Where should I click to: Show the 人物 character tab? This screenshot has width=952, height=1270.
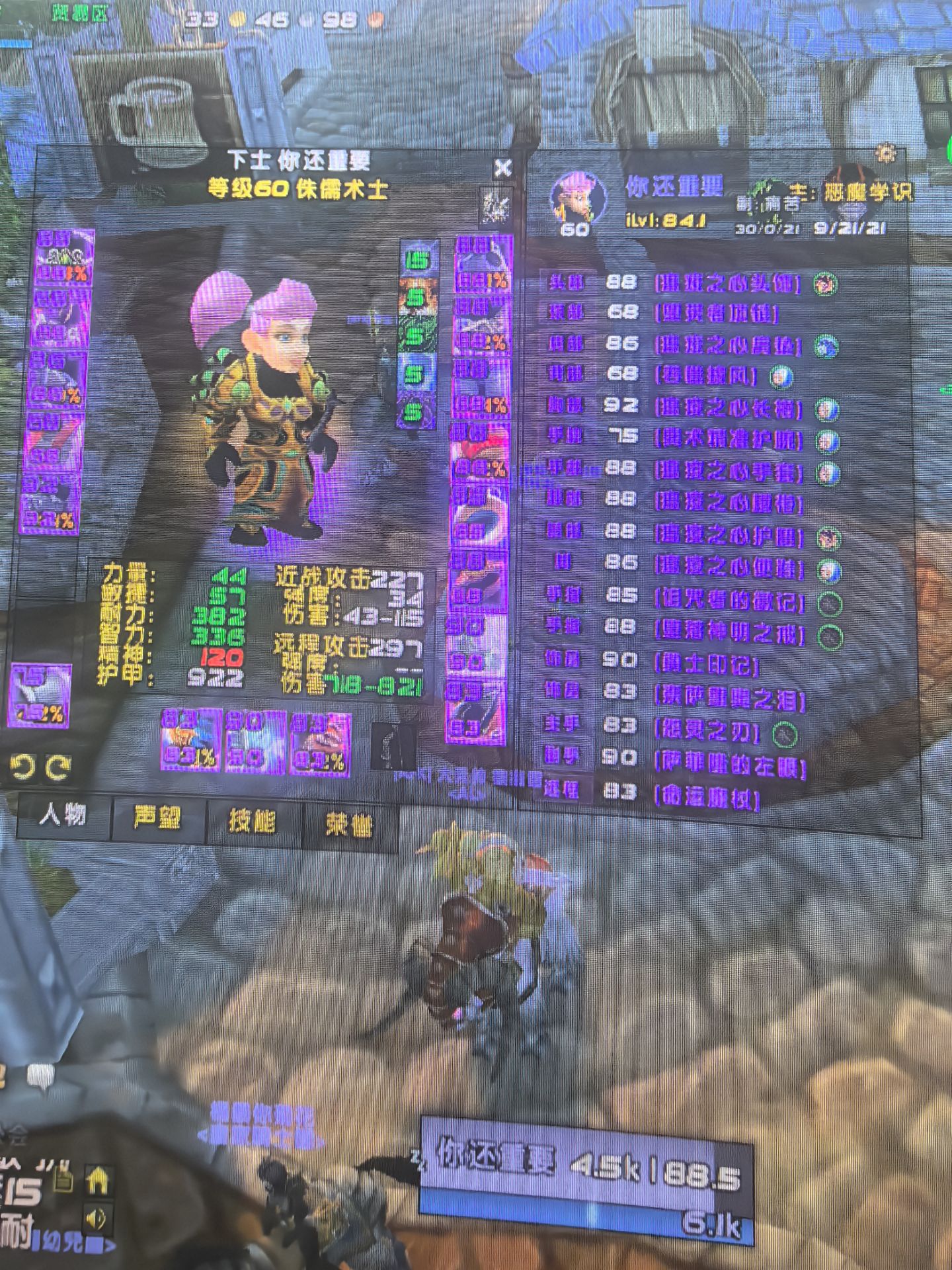[63, 816]
